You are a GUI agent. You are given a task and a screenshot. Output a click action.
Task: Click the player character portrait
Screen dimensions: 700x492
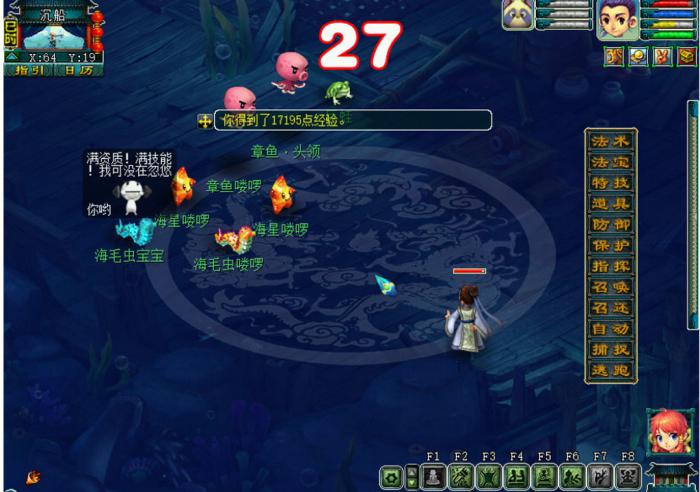pyautogui.click(x=616, y=20)
